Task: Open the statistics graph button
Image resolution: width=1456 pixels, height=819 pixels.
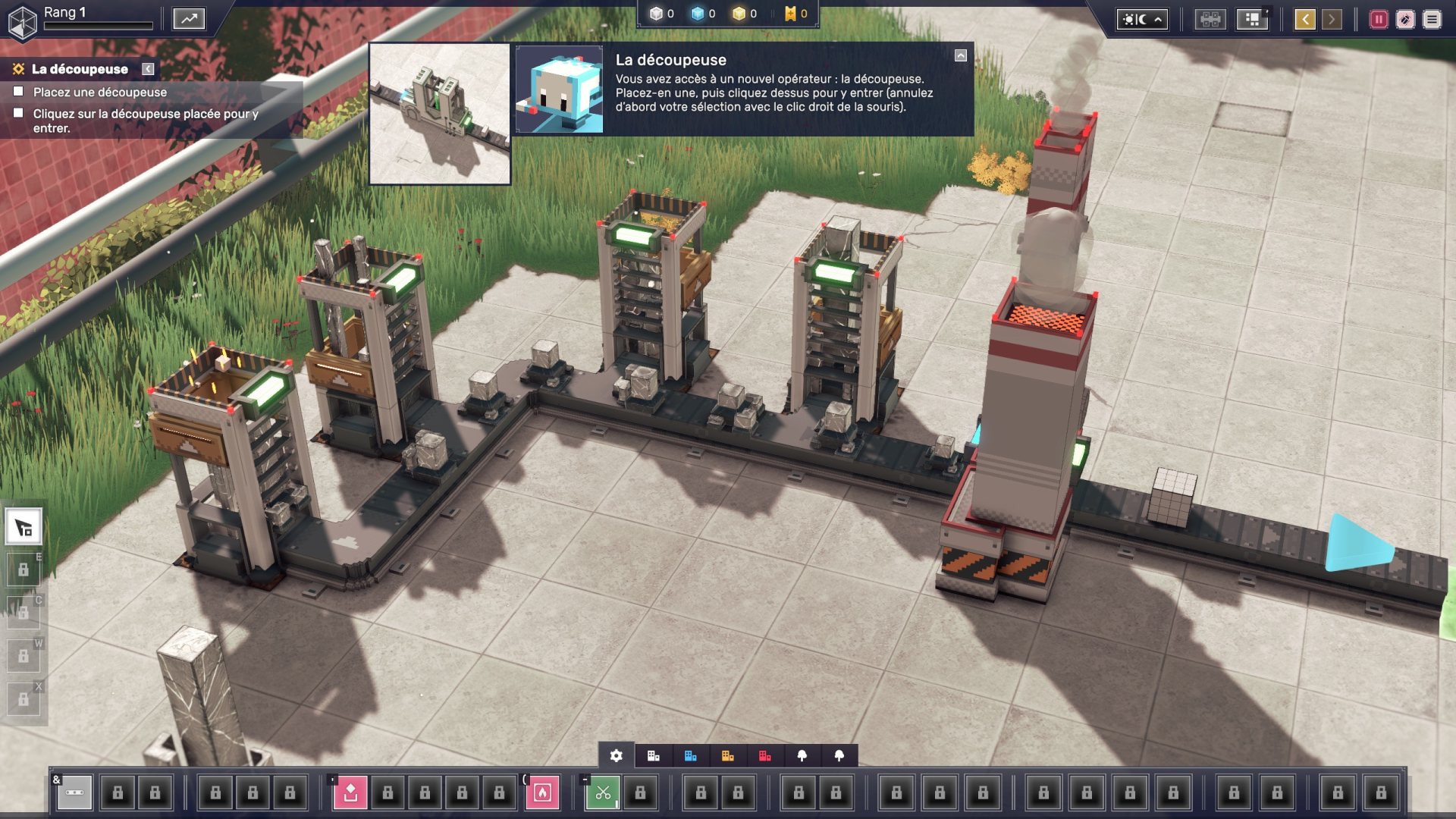Action: coord(189,19)
